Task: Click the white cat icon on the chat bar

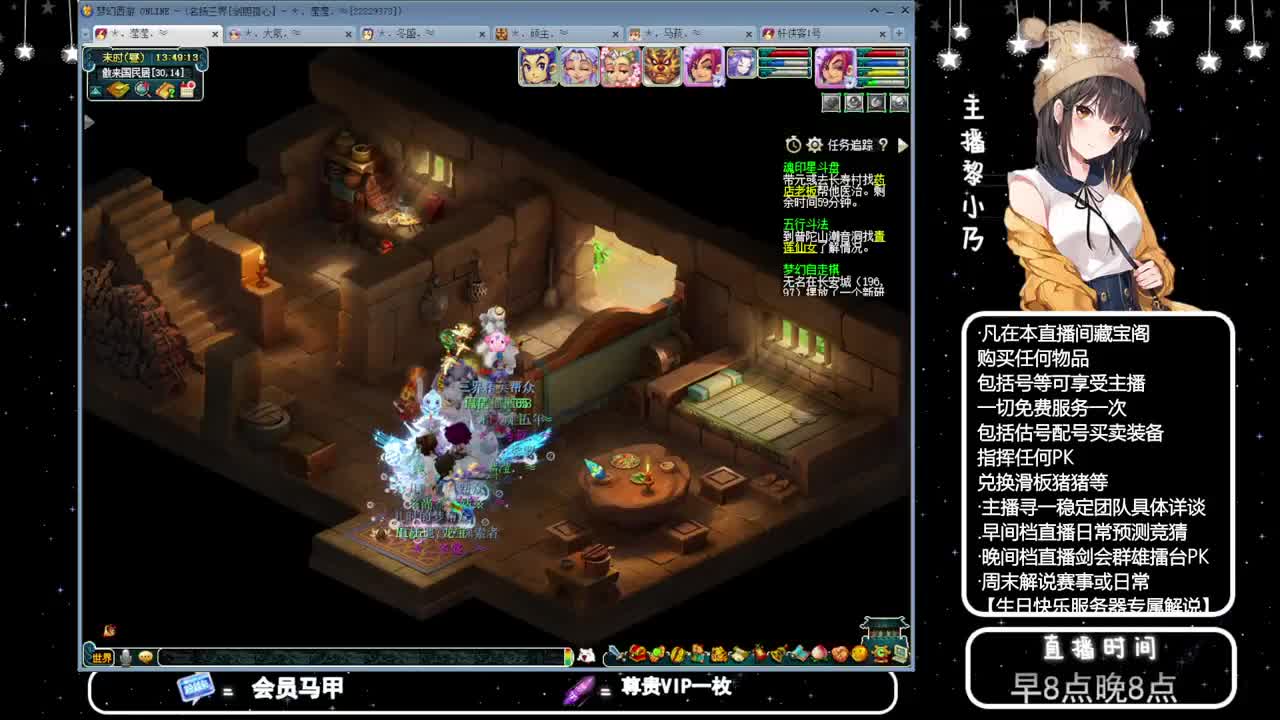Action: coord(588,652)
